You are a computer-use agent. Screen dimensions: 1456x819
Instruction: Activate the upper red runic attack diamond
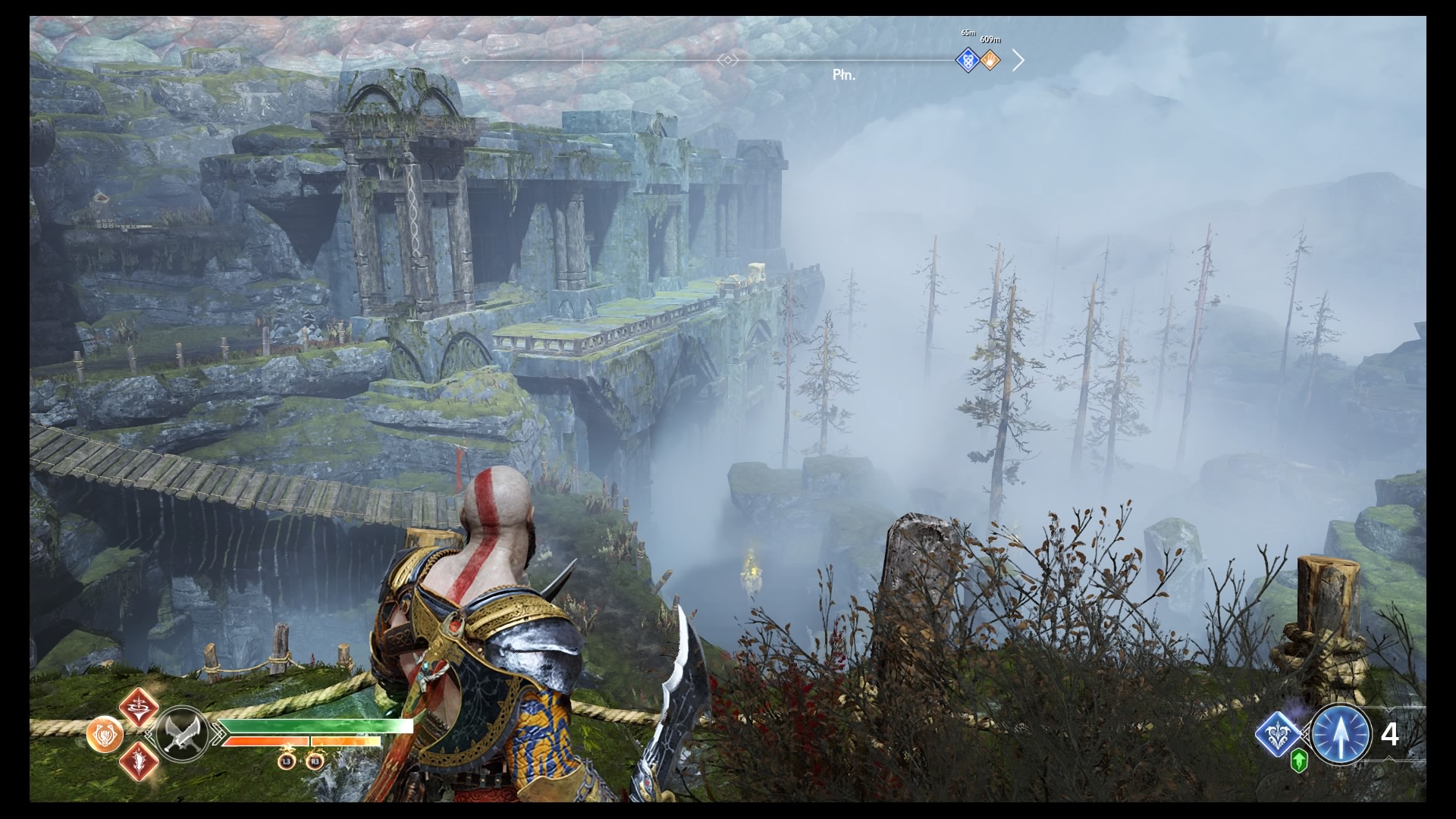click(139, 707)
